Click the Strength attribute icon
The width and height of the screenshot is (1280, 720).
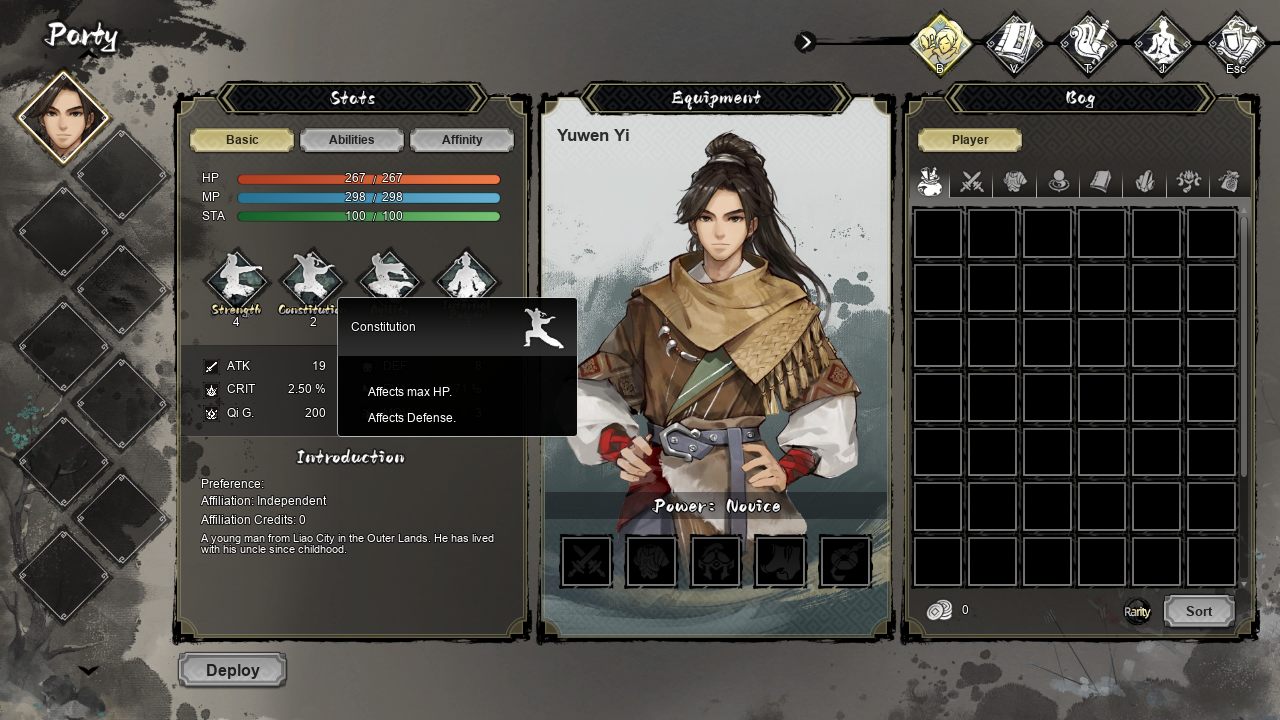pos(236,278)
